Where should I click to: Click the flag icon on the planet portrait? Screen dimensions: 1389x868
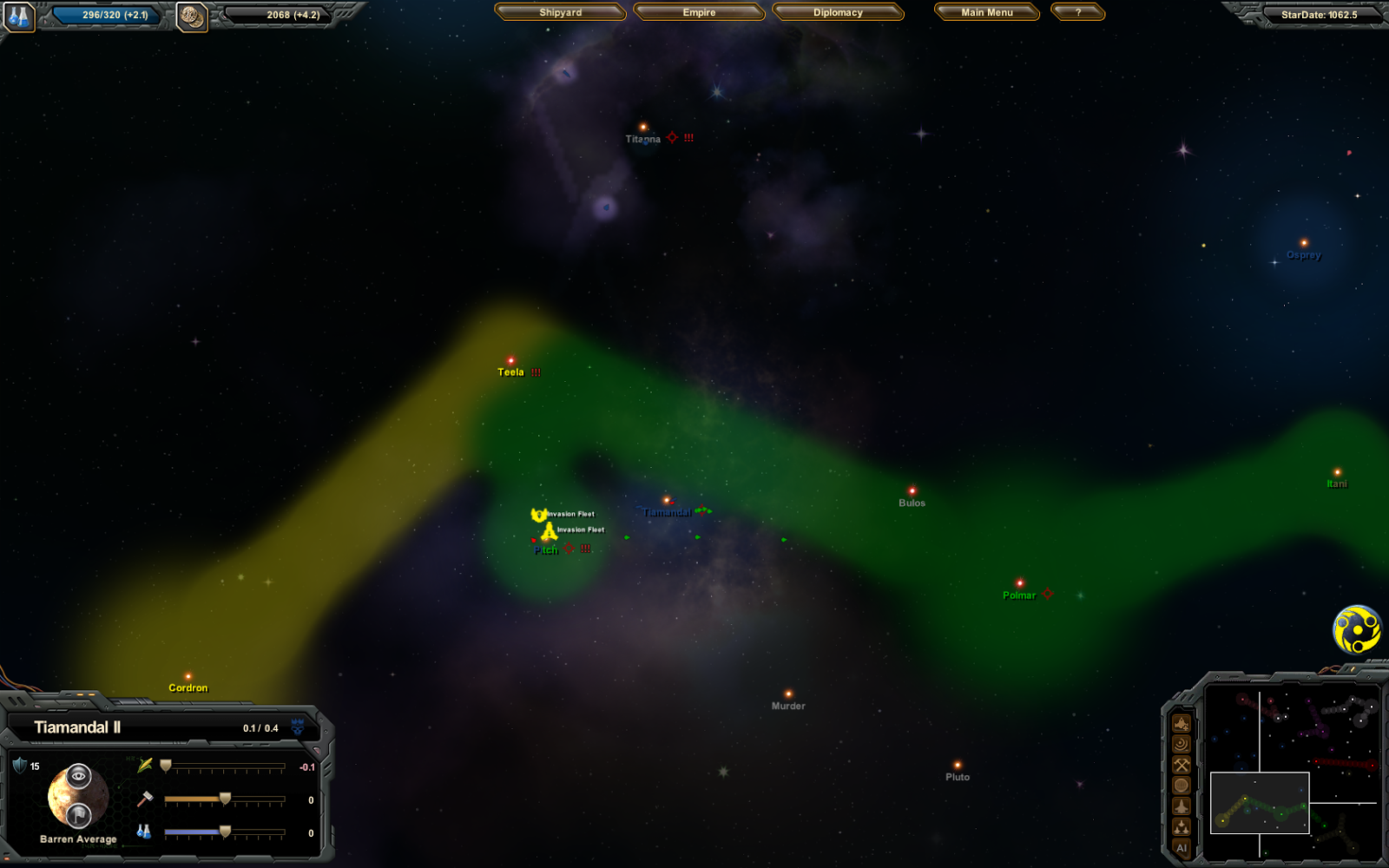(80, 816)
